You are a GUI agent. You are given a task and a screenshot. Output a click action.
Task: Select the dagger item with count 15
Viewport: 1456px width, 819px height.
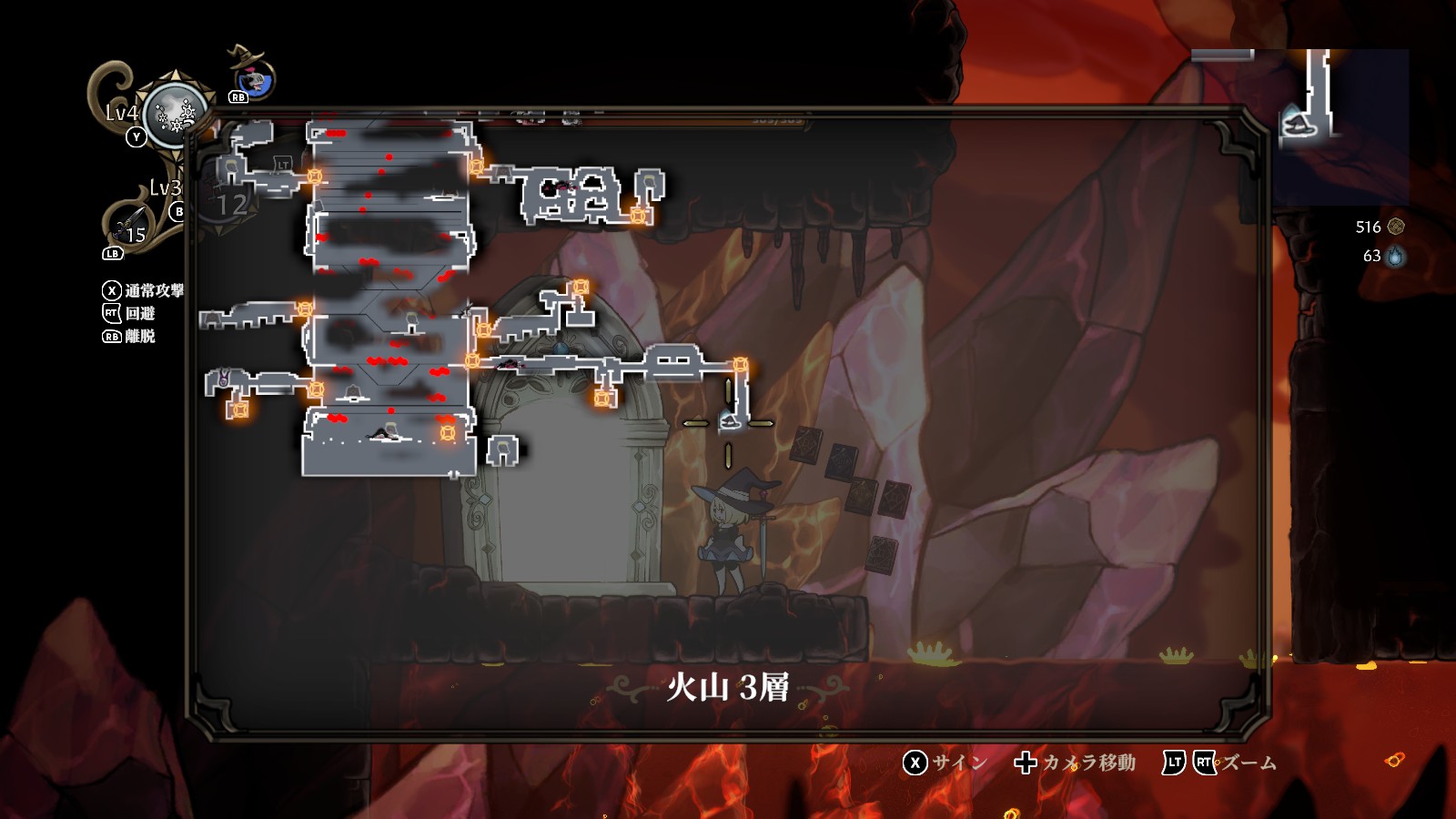coord(128,225)
